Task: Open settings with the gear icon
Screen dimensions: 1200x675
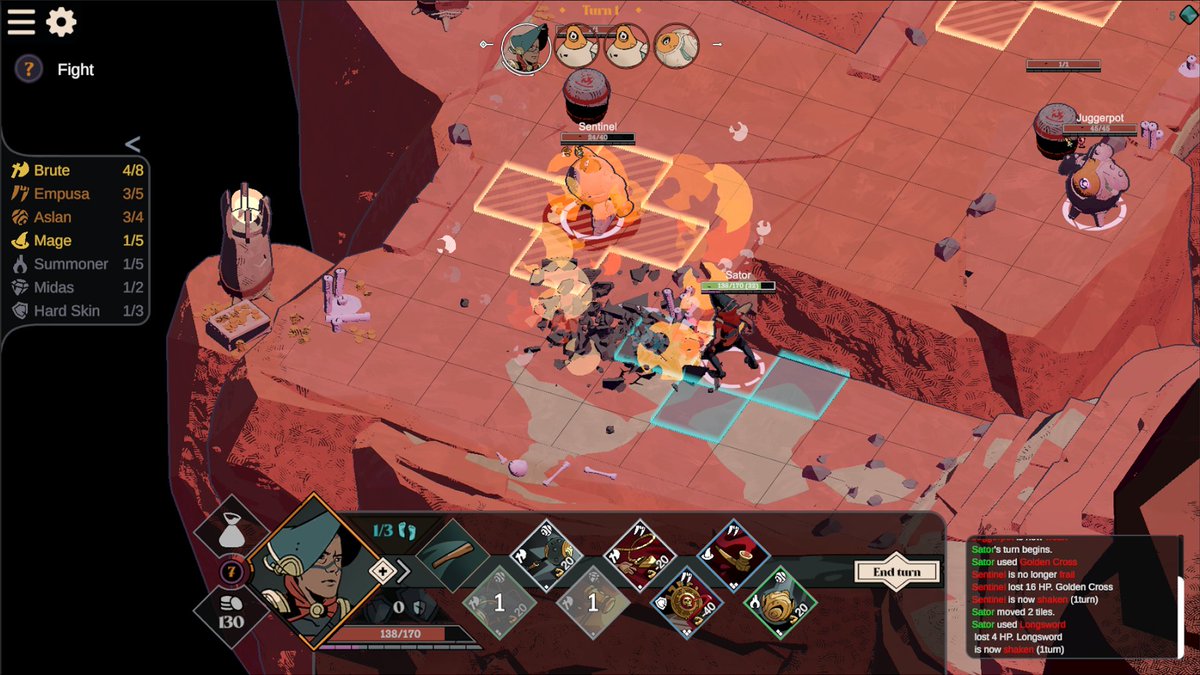Action: 61,22
